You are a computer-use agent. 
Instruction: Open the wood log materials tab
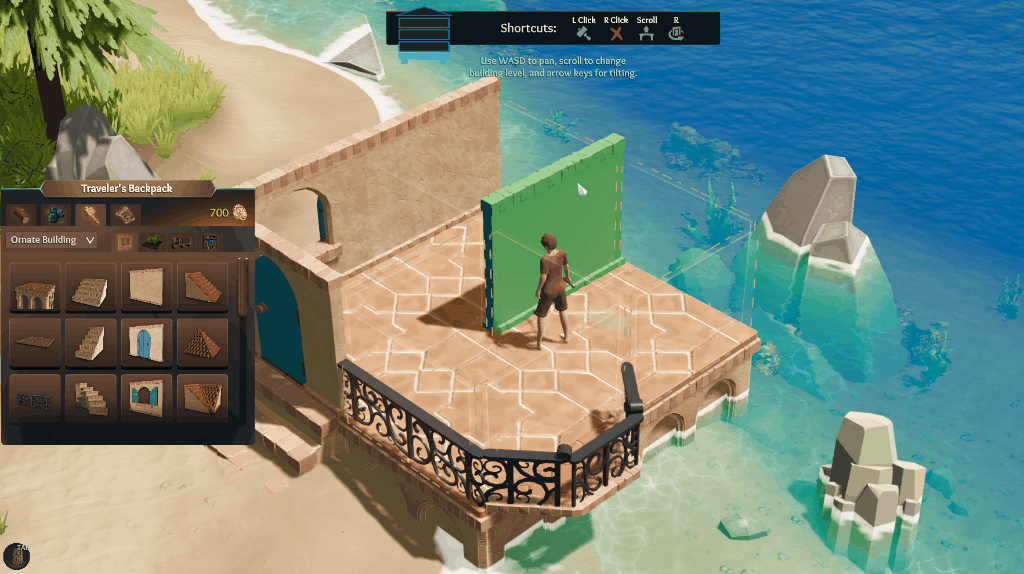coord(22,214)
